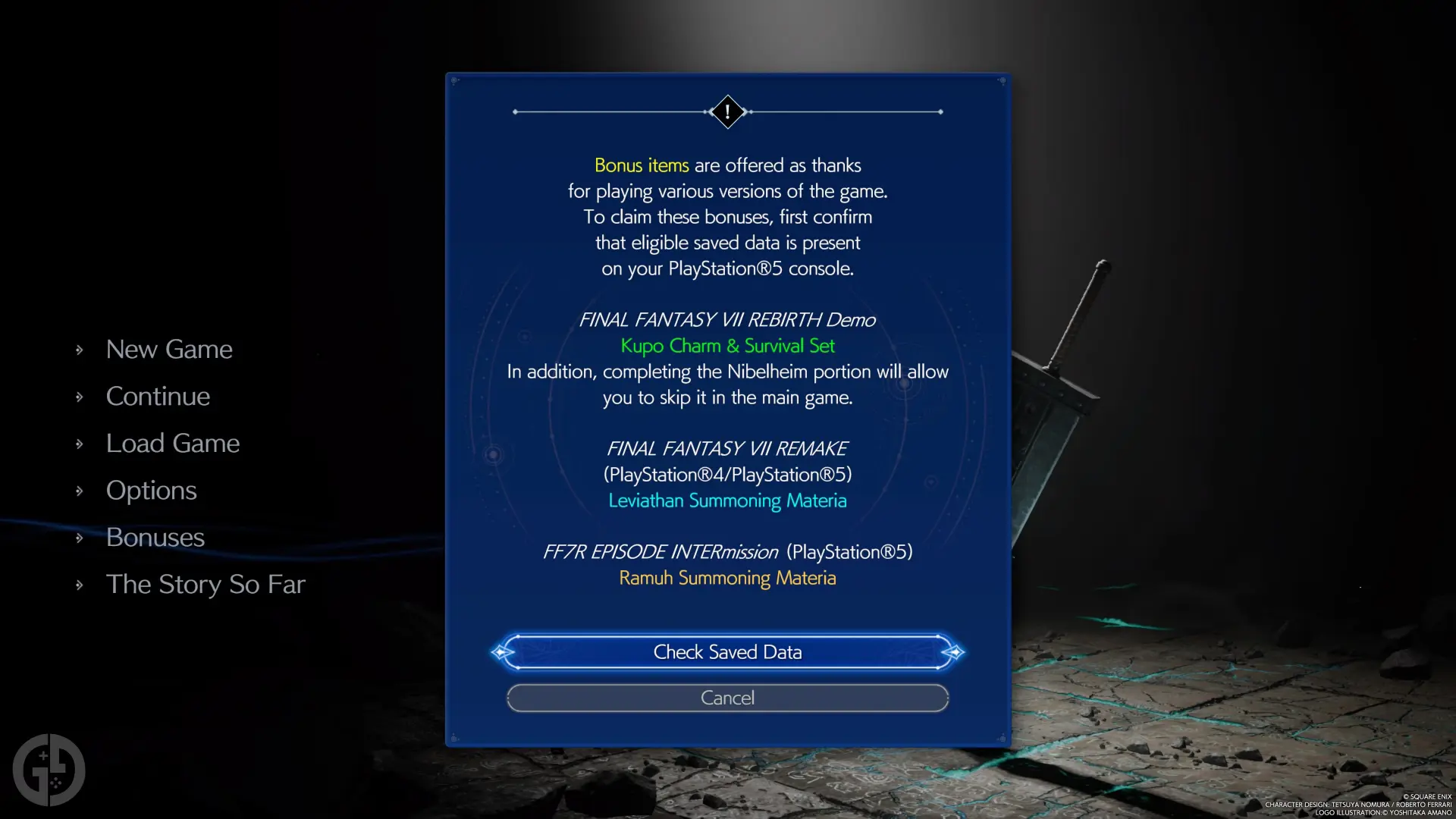This screenshot has height=819, width=1456.
Task: Click the chevron arrow beside Continue
Action: [x=80, y=396]
